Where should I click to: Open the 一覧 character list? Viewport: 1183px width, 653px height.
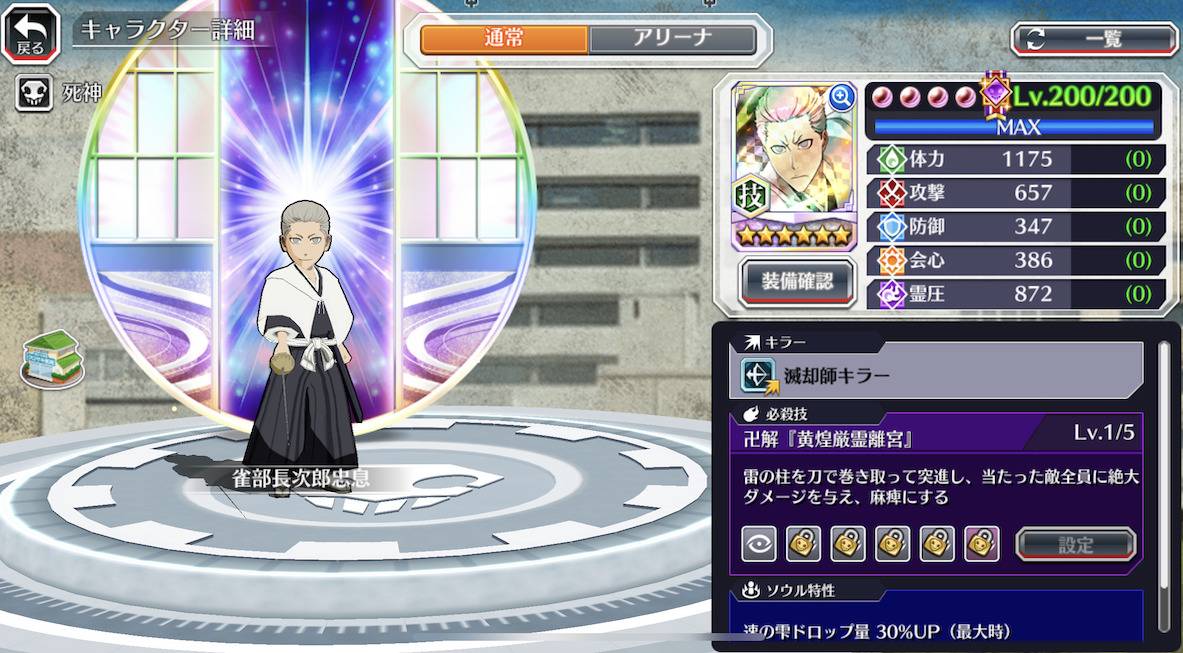coord(1094,39)
